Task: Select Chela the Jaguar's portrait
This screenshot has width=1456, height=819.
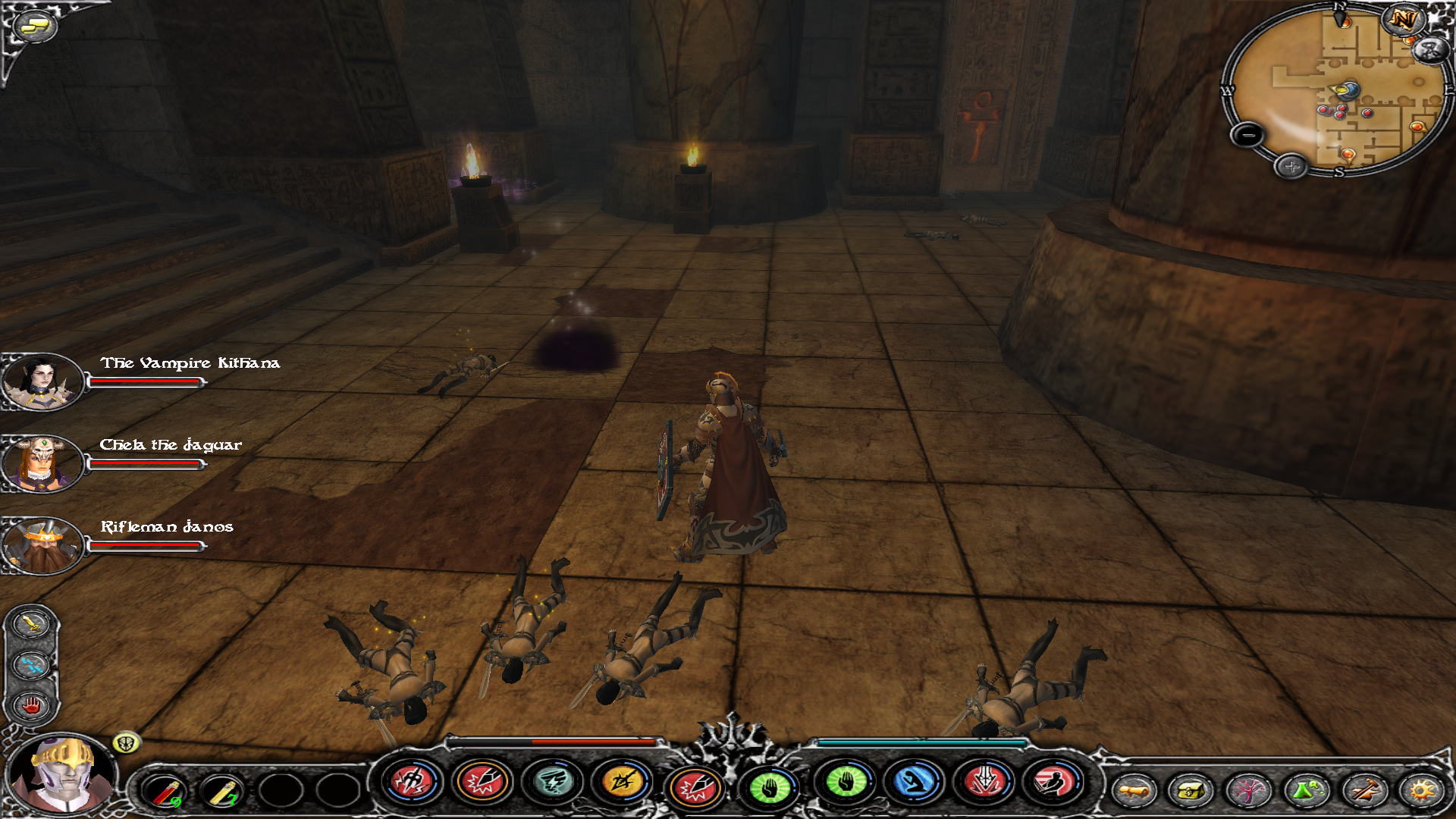Action: (x=41, y=463)
